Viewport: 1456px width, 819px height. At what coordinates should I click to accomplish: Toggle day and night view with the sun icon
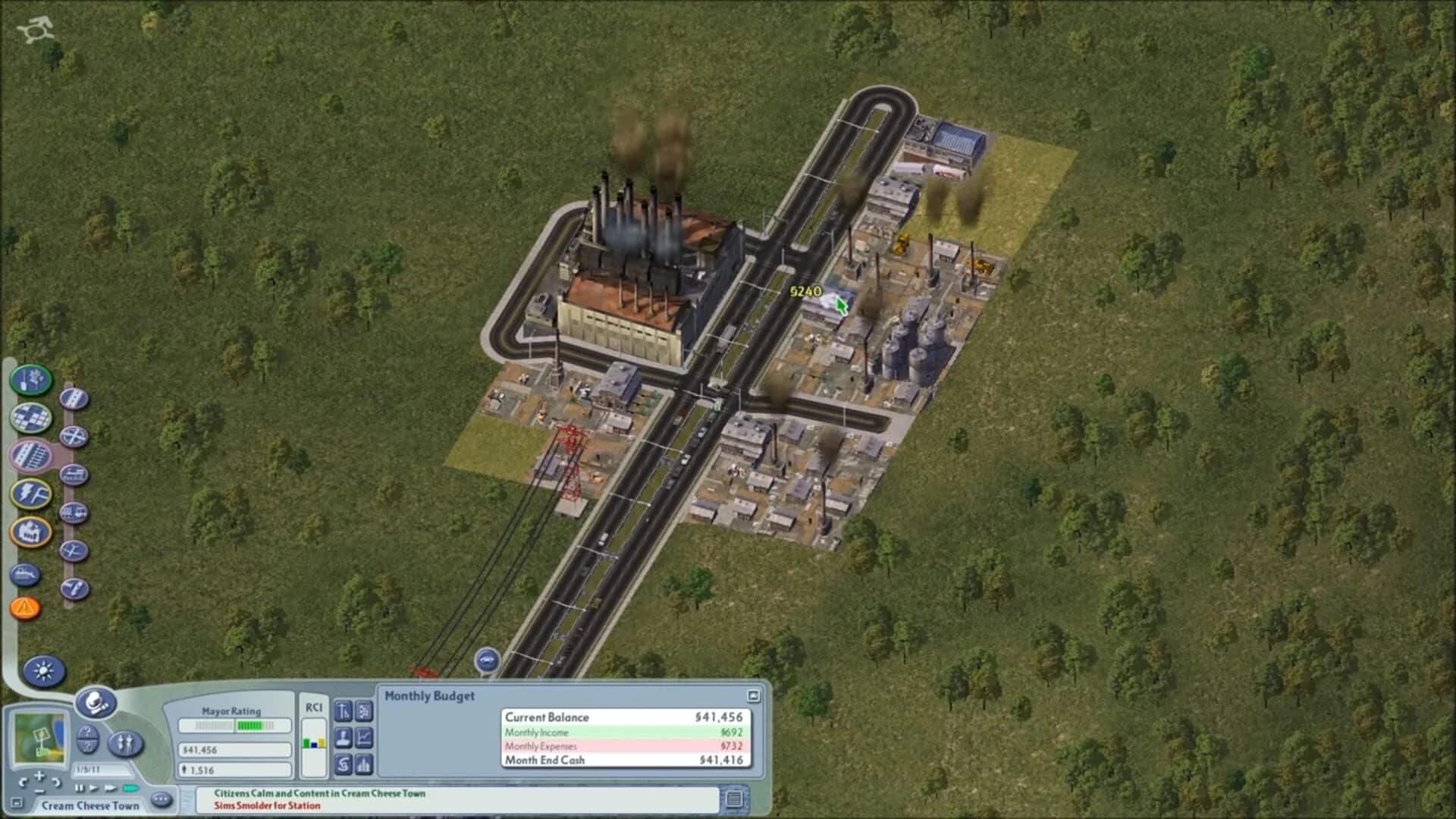pos(44,672)
